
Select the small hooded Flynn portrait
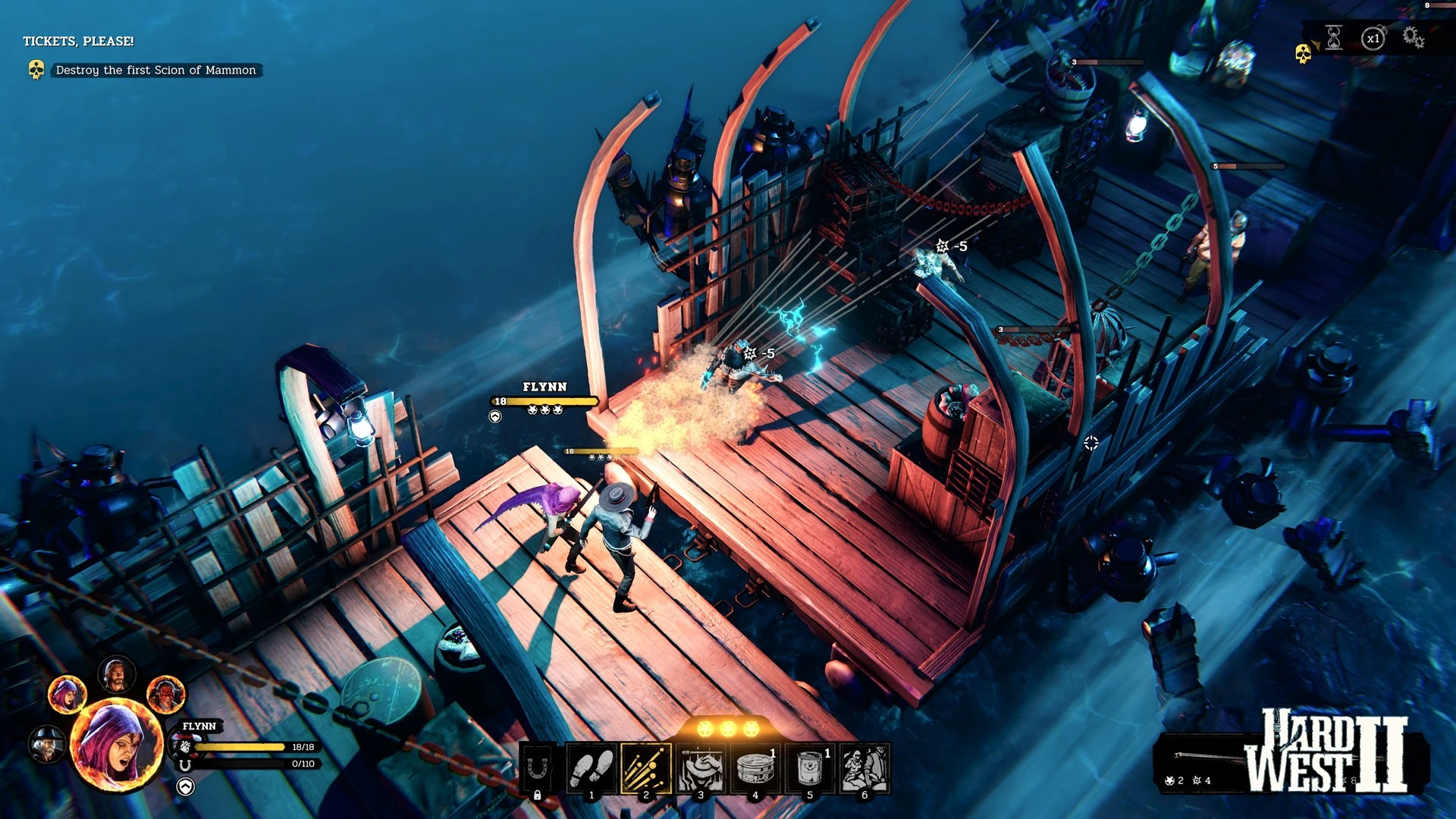(x=67, y=694)
